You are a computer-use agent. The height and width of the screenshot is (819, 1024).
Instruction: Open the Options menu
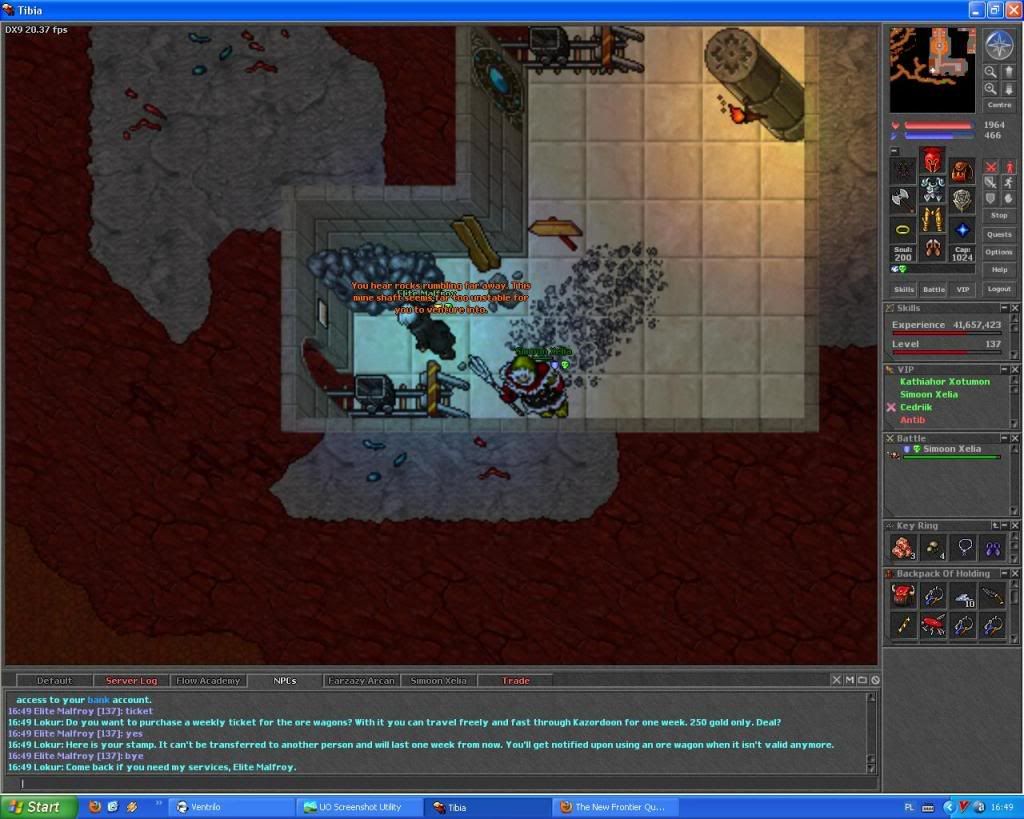pos(998,252)
